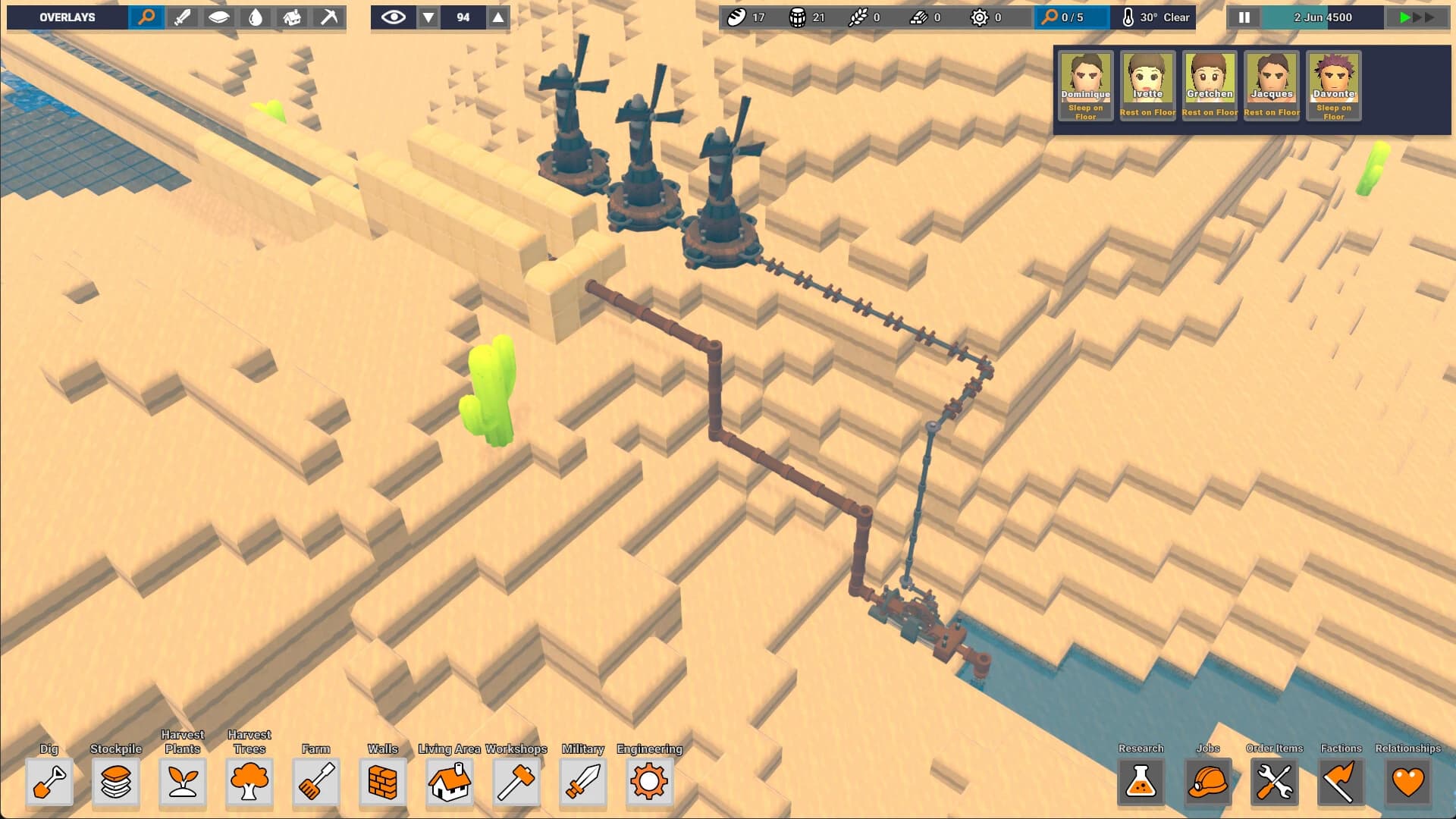Open the Relationships panel

(1407, 783)
